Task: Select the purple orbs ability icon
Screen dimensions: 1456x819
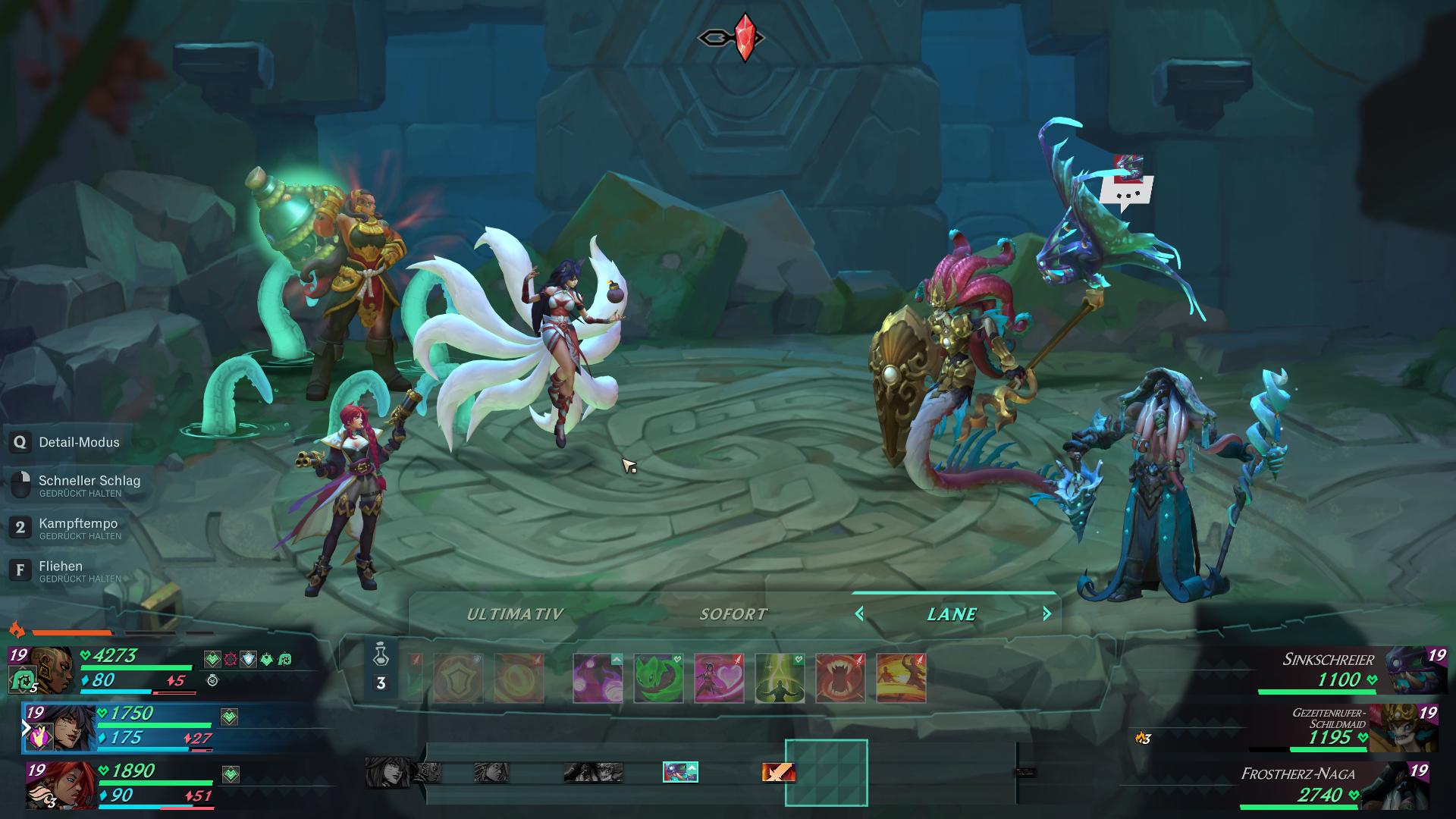Action: pyautogui.click(x=597, y=677)
